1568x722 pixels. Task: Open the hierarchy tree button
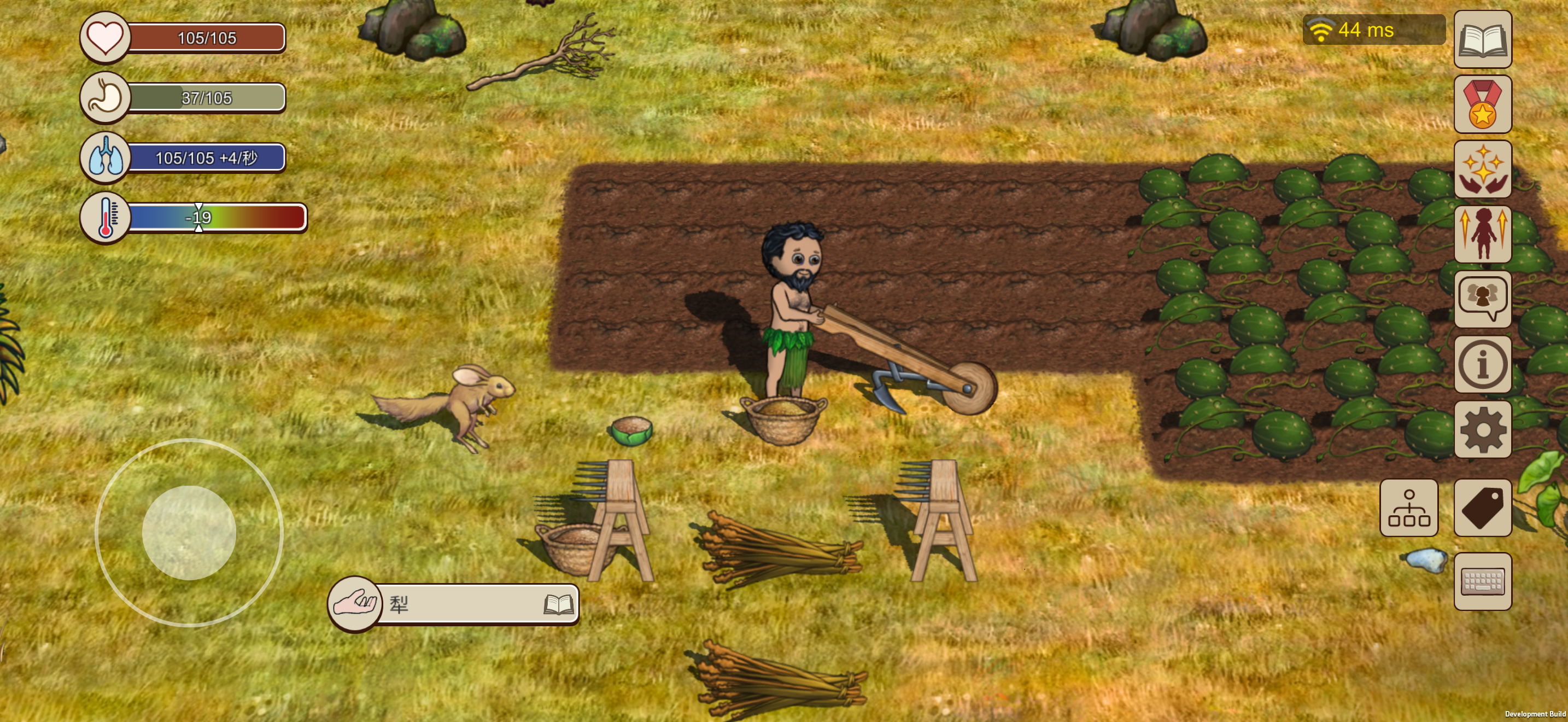1408,508
